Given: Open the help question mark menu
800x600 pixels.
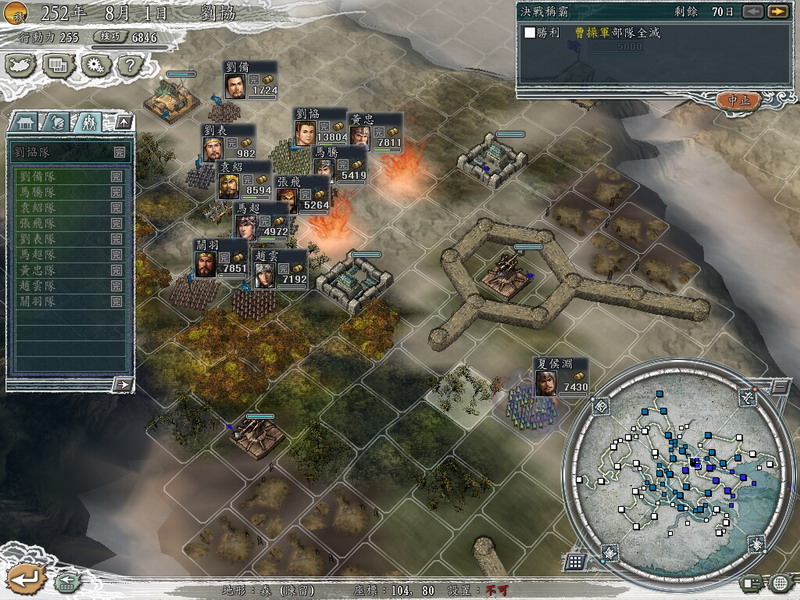Looking at the screenshot, I should [129, 65].
